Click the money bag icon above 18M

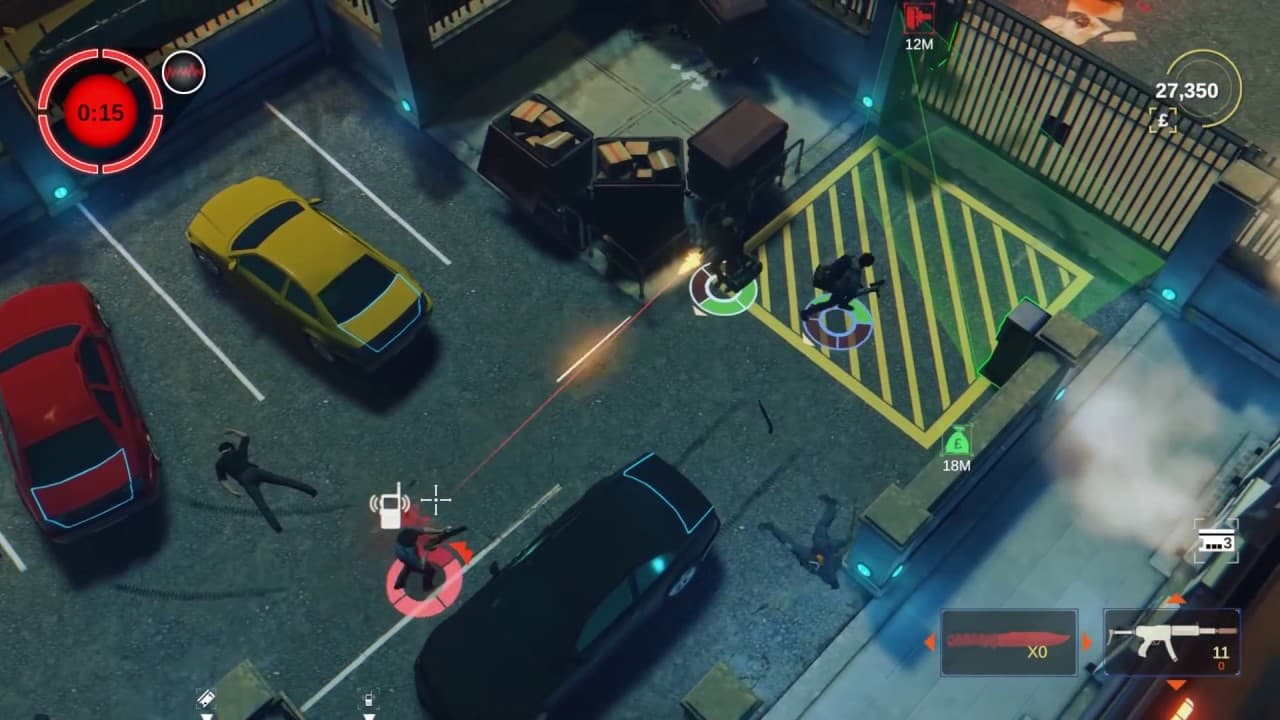coord(957,440)
